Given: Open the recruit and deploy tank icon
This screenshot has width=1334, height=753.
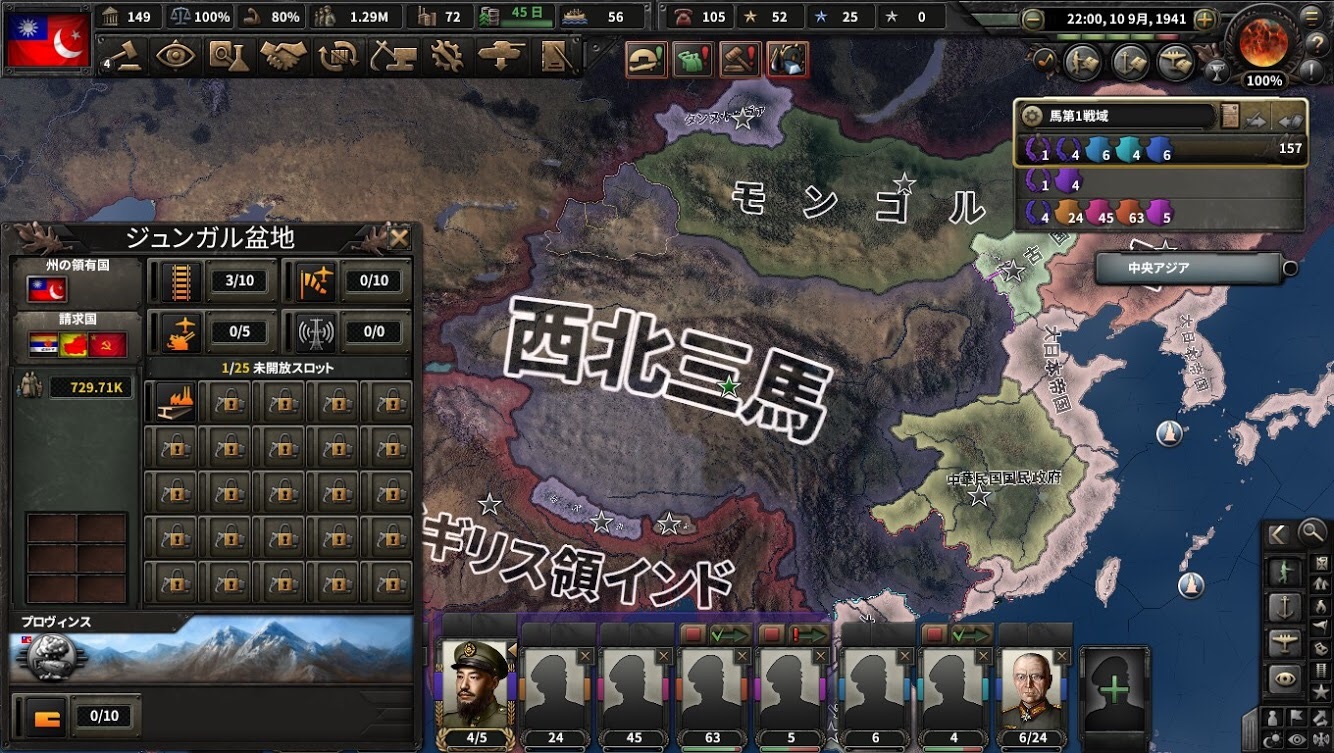Looking at the screenshot, I should tap(500, 55).
